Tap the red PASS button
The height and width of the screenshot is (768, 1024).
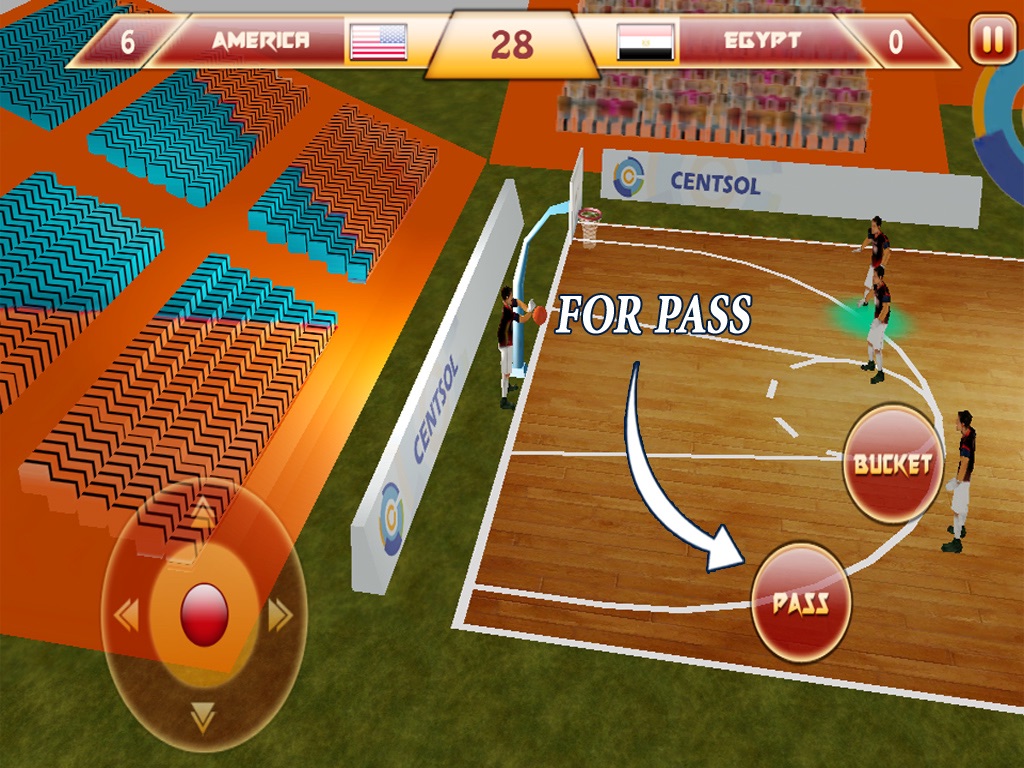pos(801,602)
